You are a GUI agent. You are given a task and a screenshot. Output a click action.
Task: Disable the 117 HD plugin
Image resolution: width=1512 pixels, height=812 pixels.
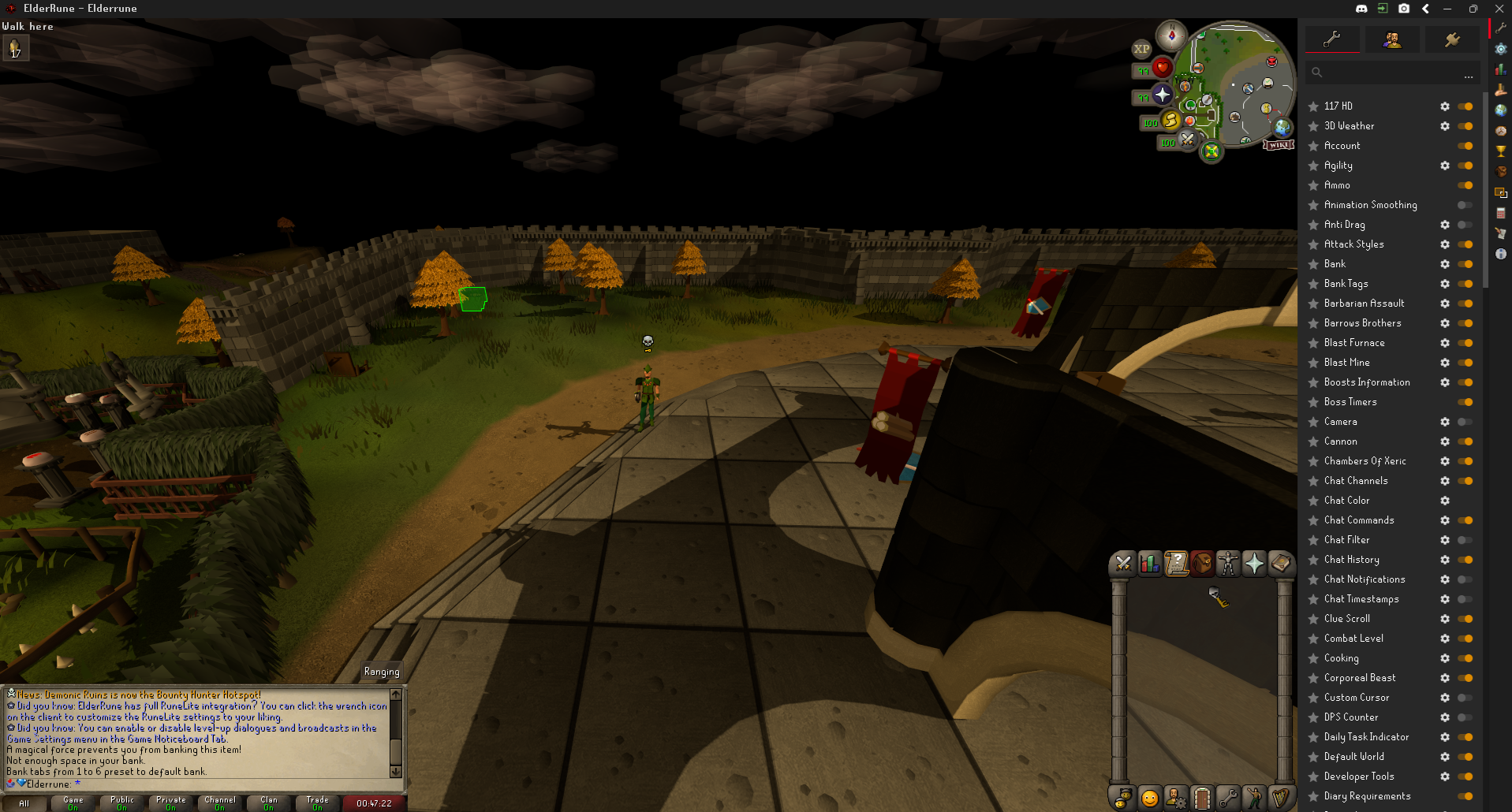coord(1465,106)
